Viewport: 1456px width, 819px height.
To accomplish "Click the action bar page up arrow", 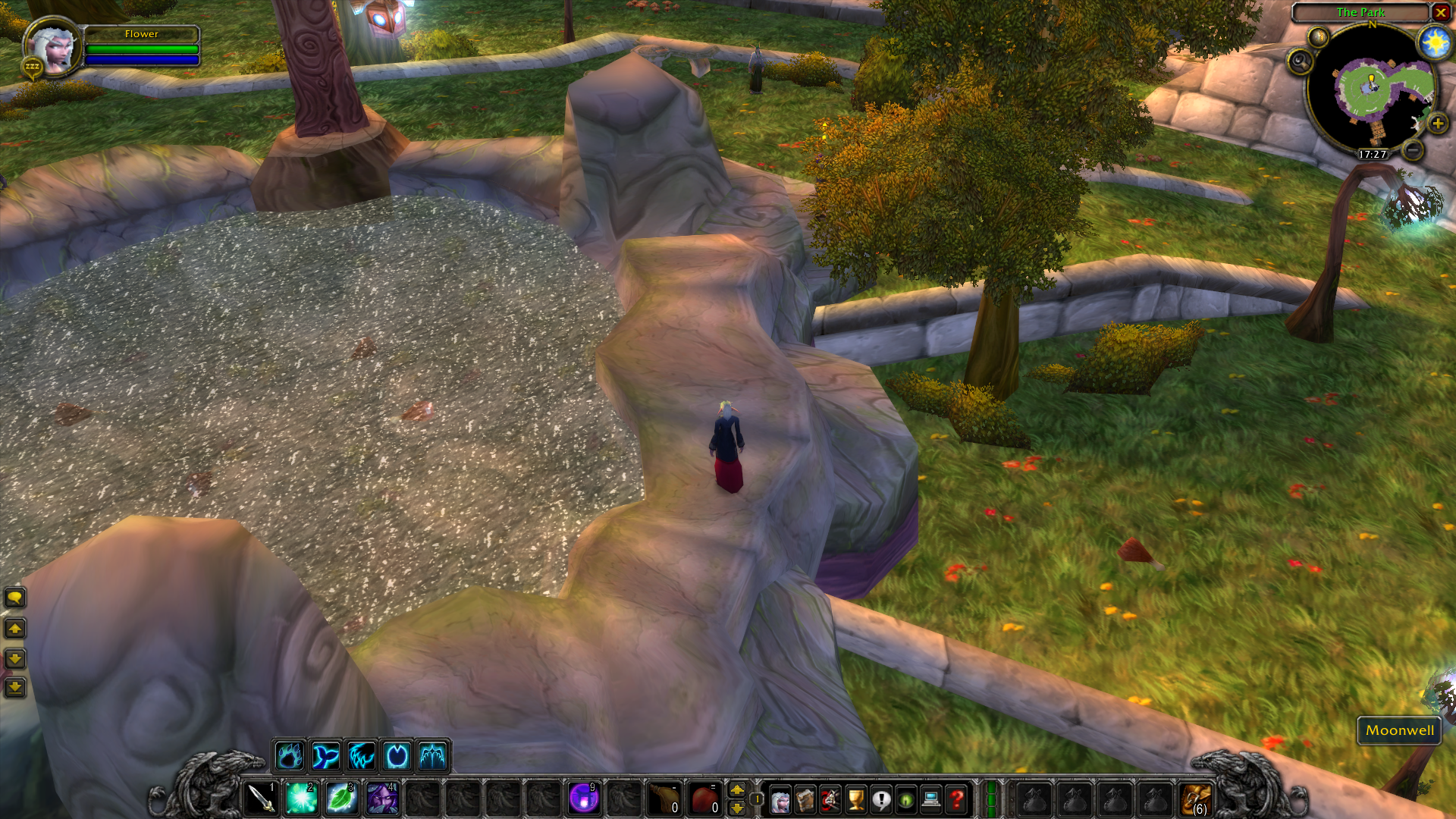I will click(736, 790).
